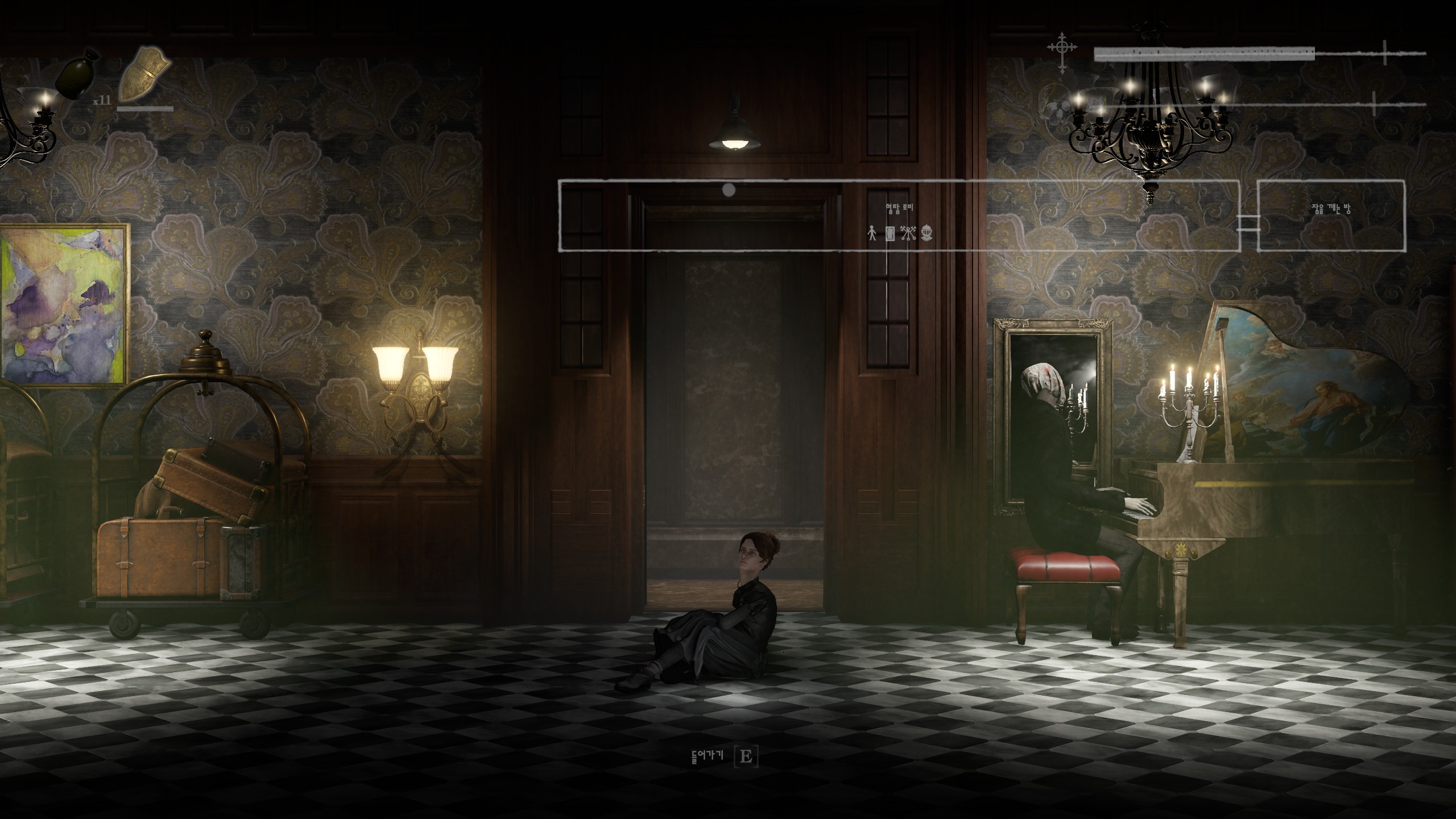Click the crossed tools map marker
The width and height of the screenshot is (1456, 819).
pos(908,233)
